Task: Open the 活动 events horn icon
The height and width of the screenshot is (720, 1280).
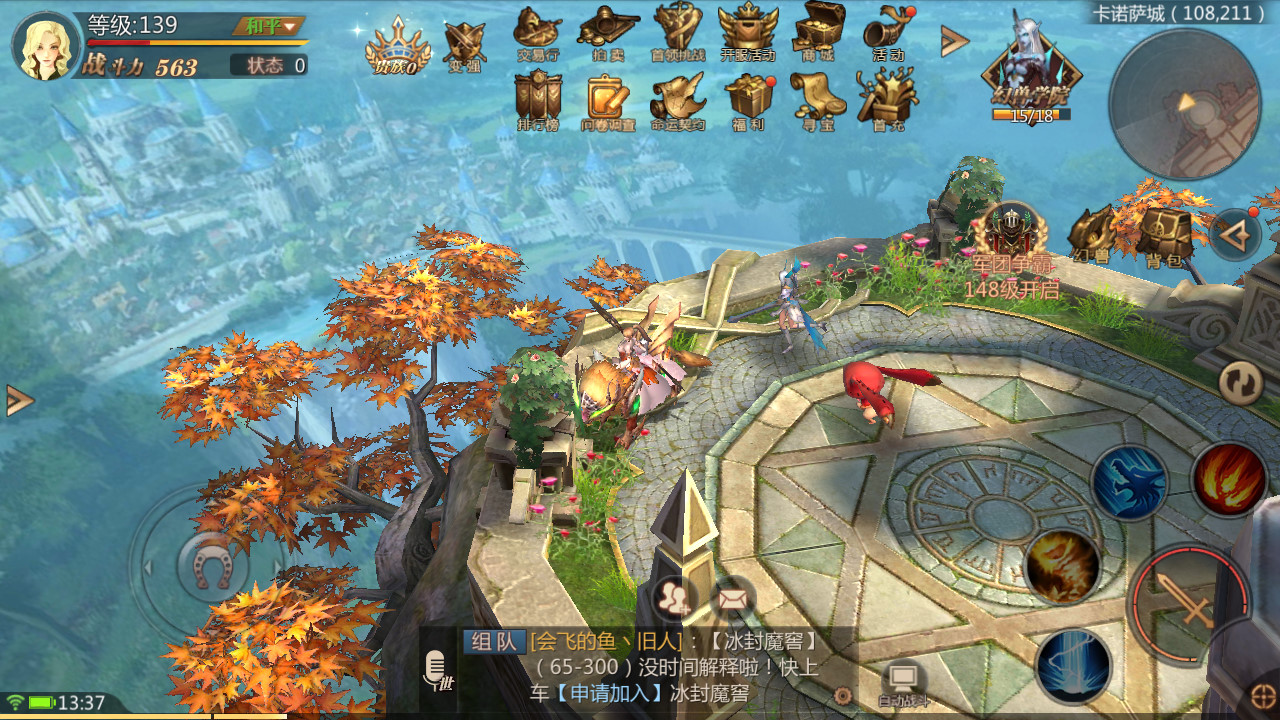Action: pos(888,32)
